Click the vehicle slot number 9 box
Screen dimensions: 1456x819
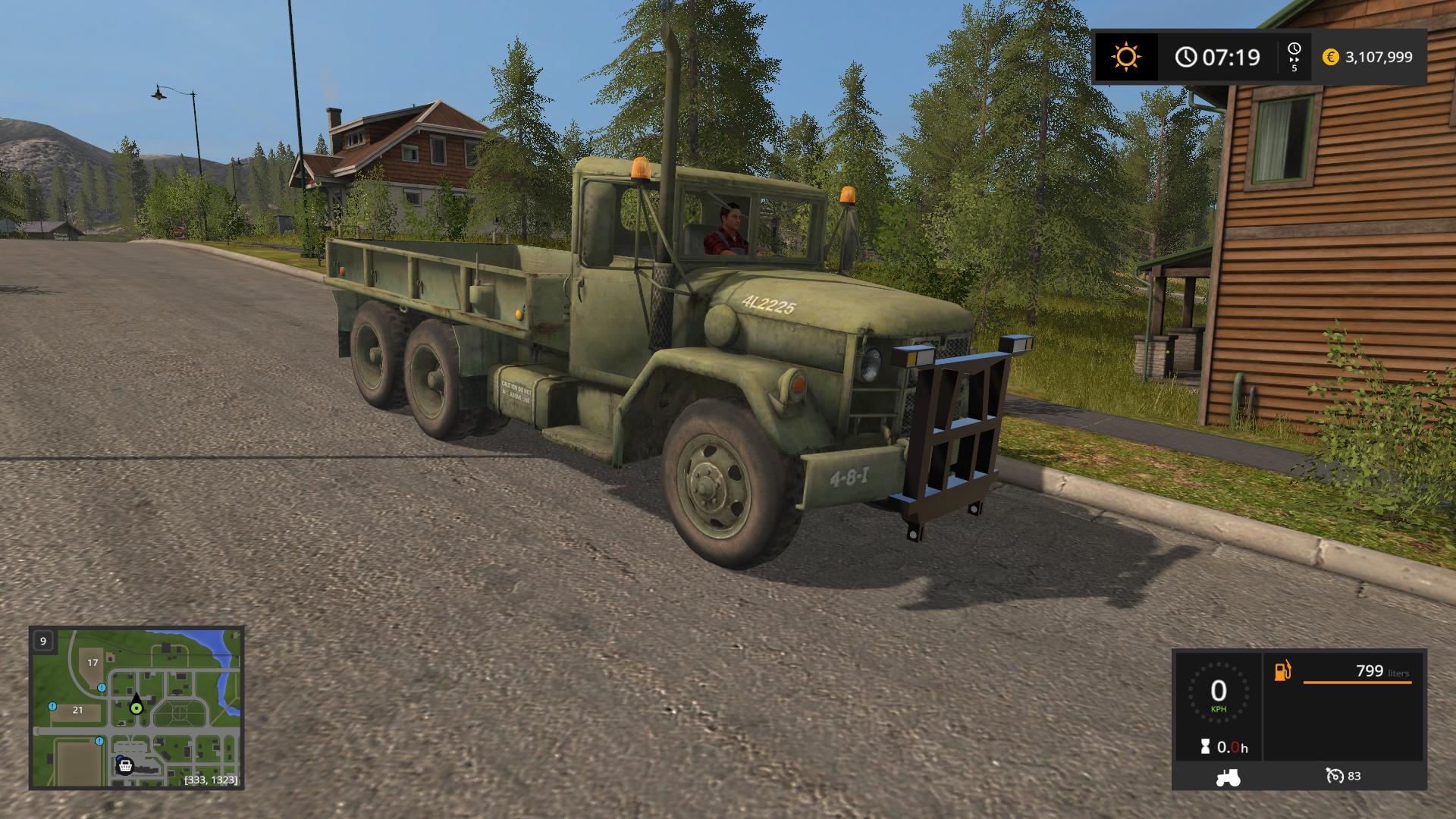pyautogui.click(x=42, y=640)
